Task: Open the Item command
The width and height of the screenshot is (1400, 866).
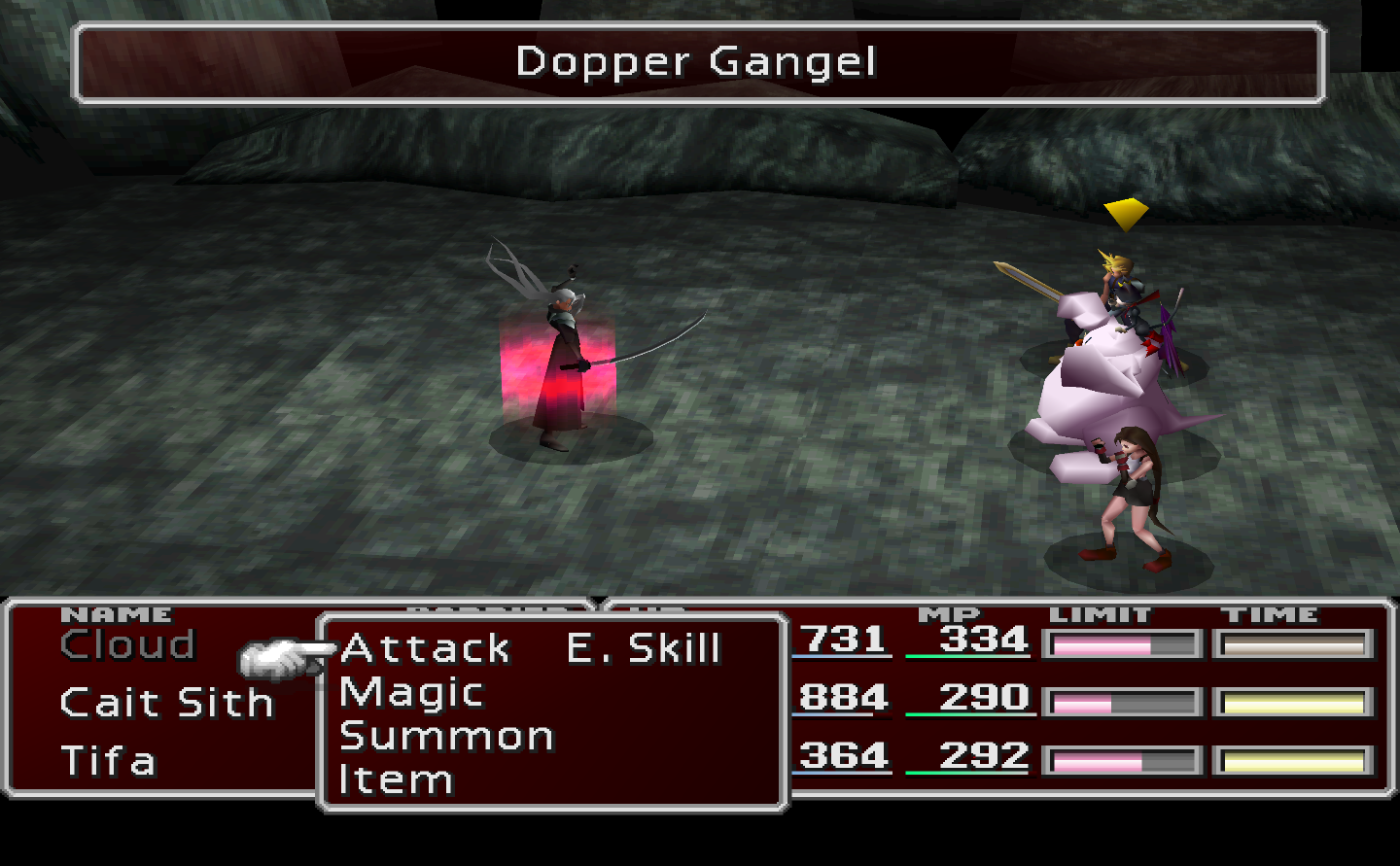Action: (396, 779)
